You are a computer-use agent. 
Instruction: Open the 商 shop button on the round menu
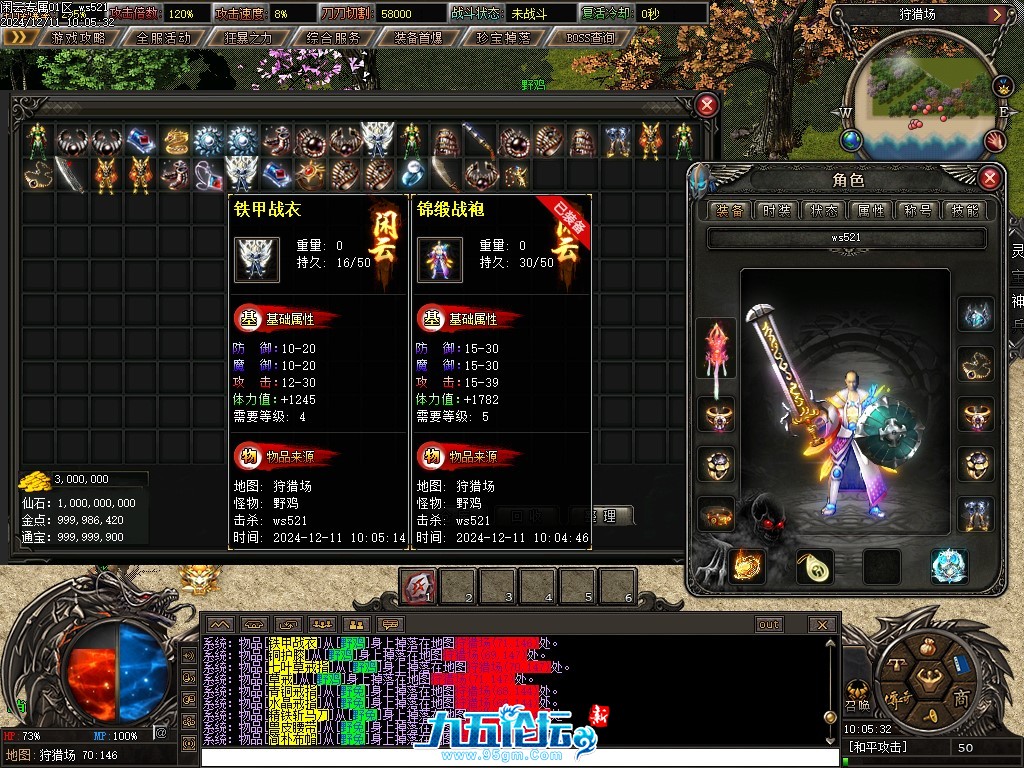(x=961, y=697)
